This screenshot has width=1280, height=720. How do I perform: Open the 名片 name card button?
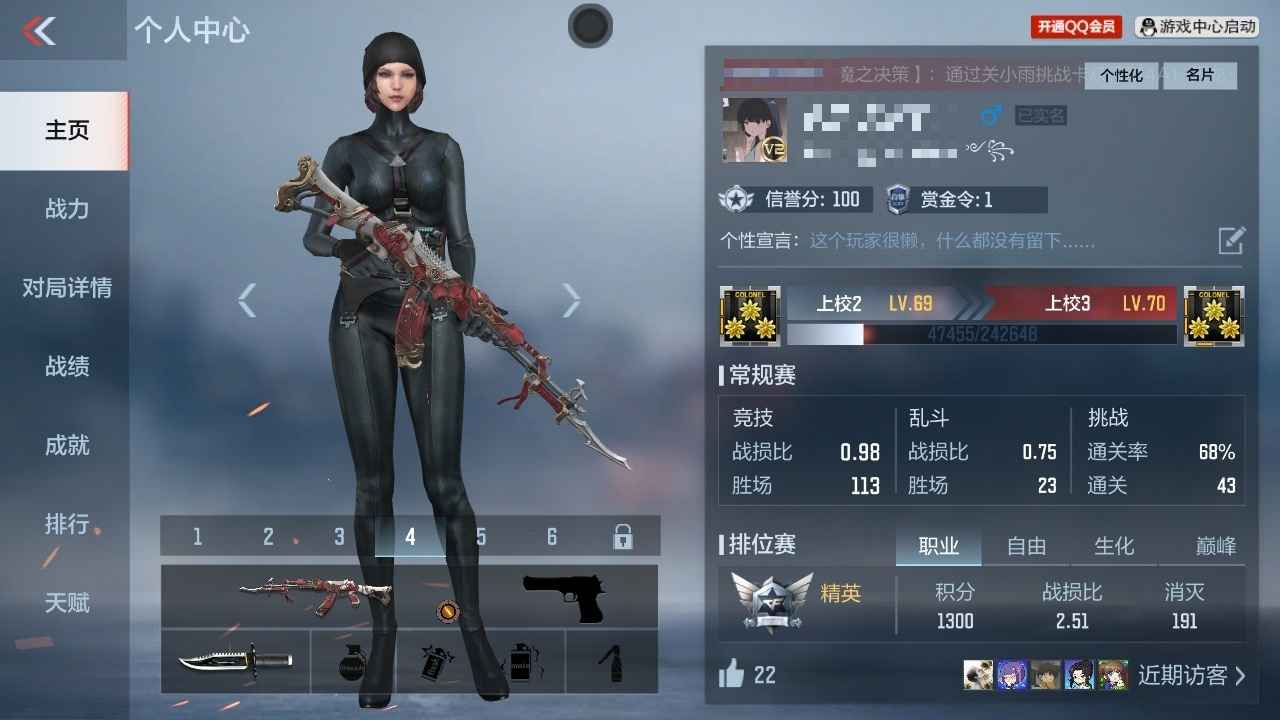click(x=1200, y=76)
